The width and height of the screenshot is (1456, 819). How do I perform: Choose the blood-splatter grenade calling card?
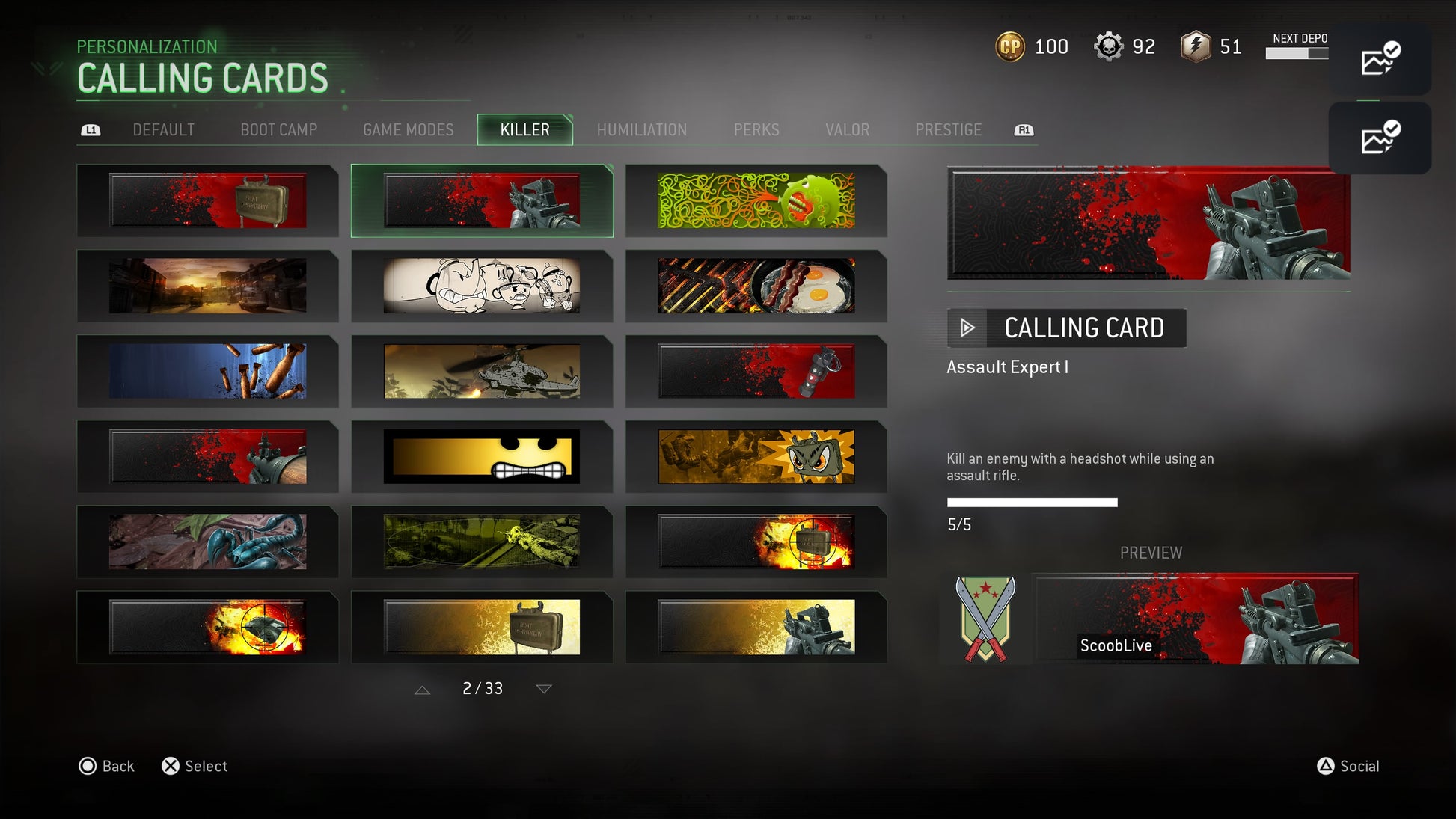click(756, 371)
